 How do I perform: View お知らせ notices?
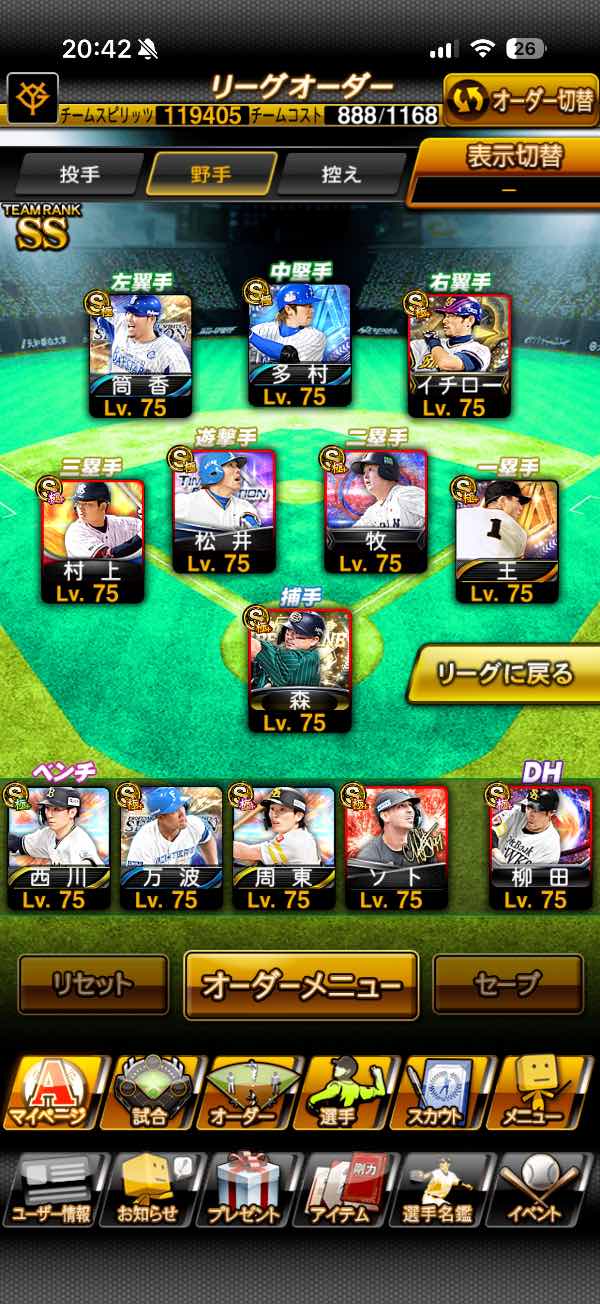pyautogui.click(x=149, y=1191)
